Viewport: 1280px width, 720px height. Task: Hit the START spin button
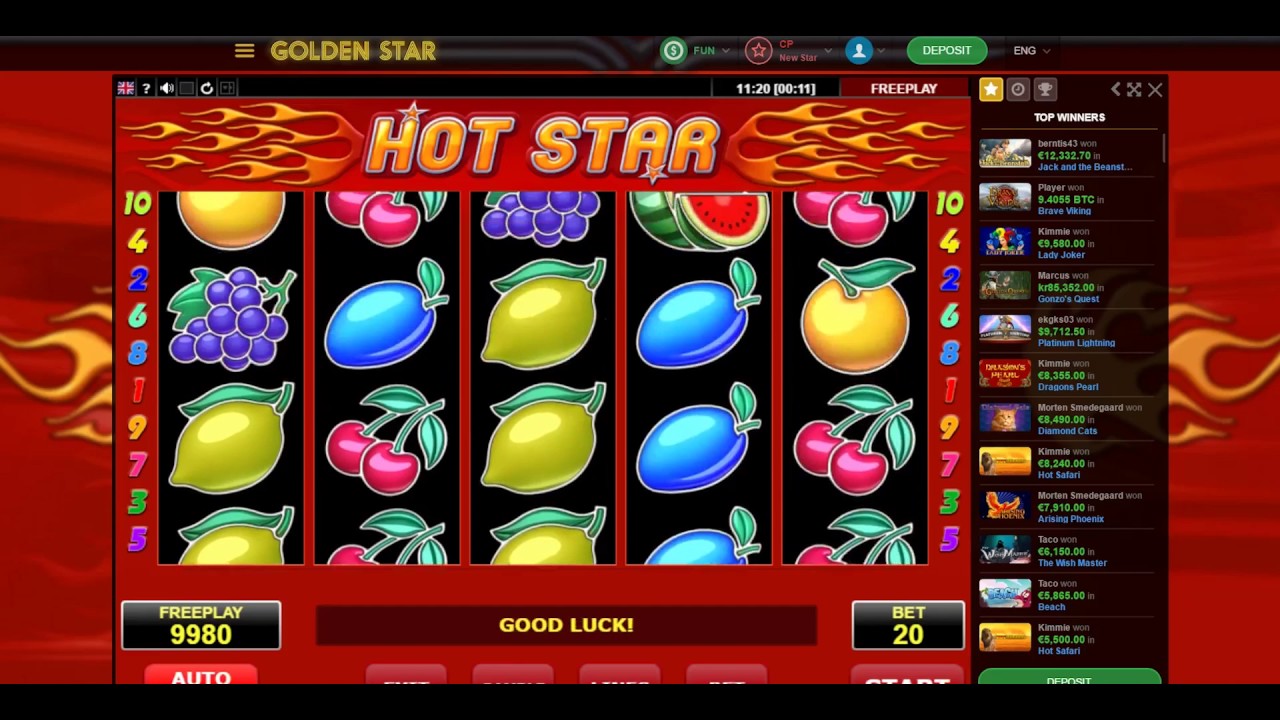pyautogui.click(x=906, y=677)
